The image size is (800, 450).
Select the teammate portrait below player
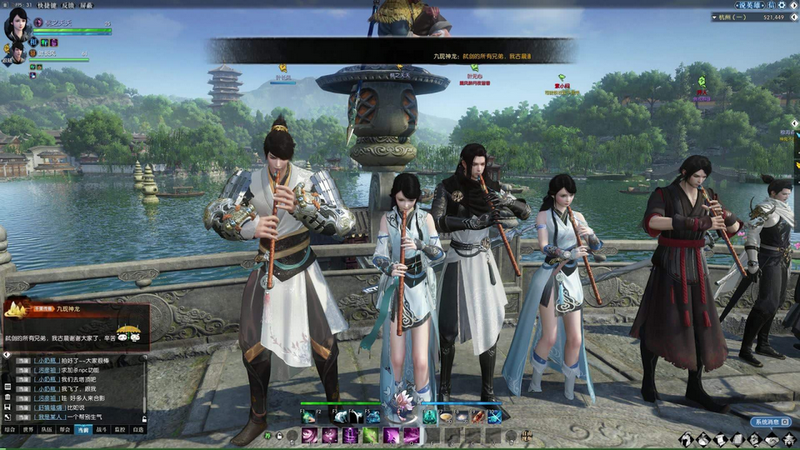(x=18, y=53)
